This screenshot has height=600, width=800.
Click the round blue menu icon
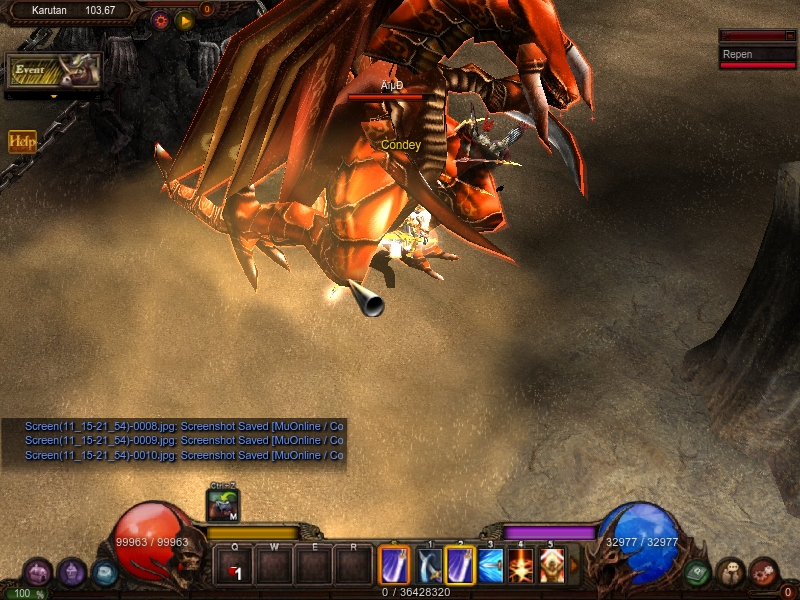(x=104, y=573)
